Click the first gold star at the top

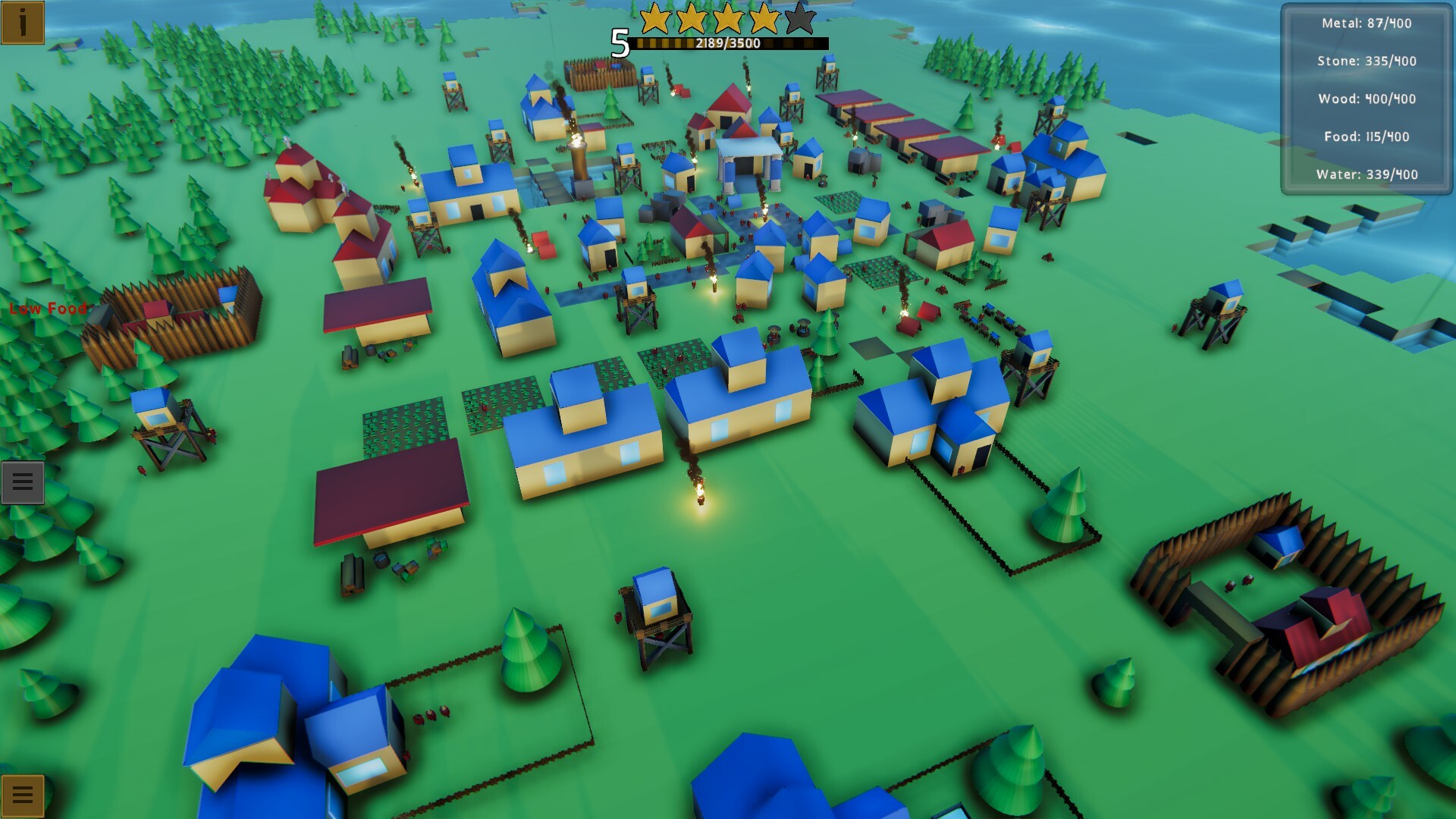click(x=654, y=19)
